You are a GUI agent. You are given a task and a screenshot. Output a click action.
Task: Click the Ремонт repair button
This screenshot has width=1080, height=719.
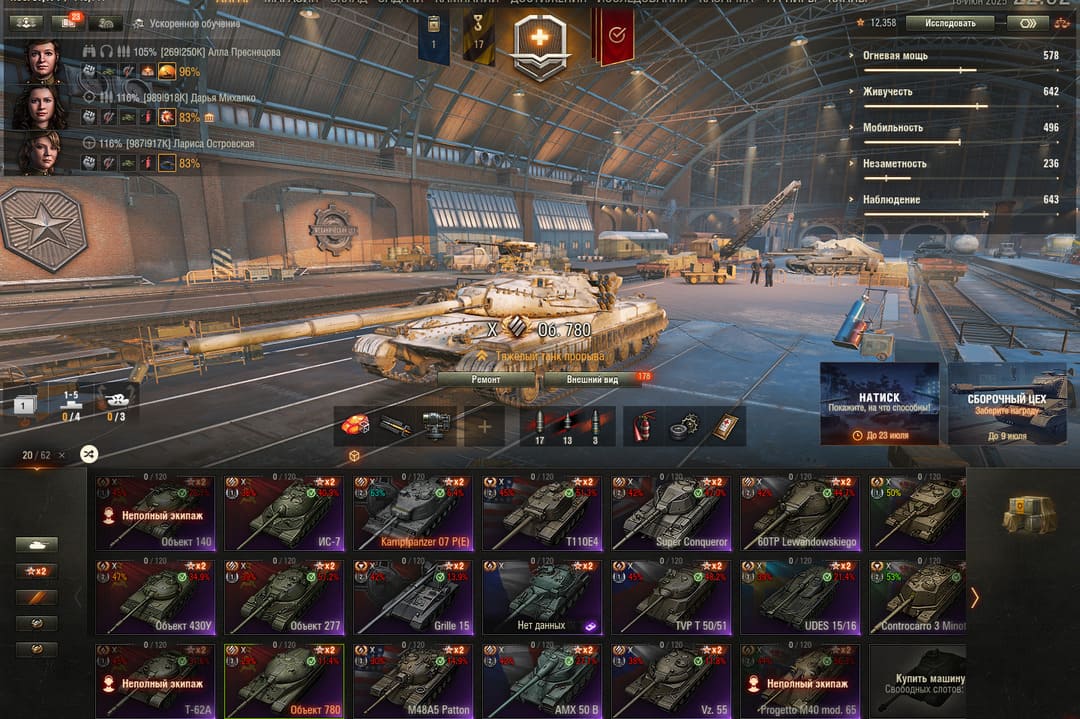(x=486, y=379)
